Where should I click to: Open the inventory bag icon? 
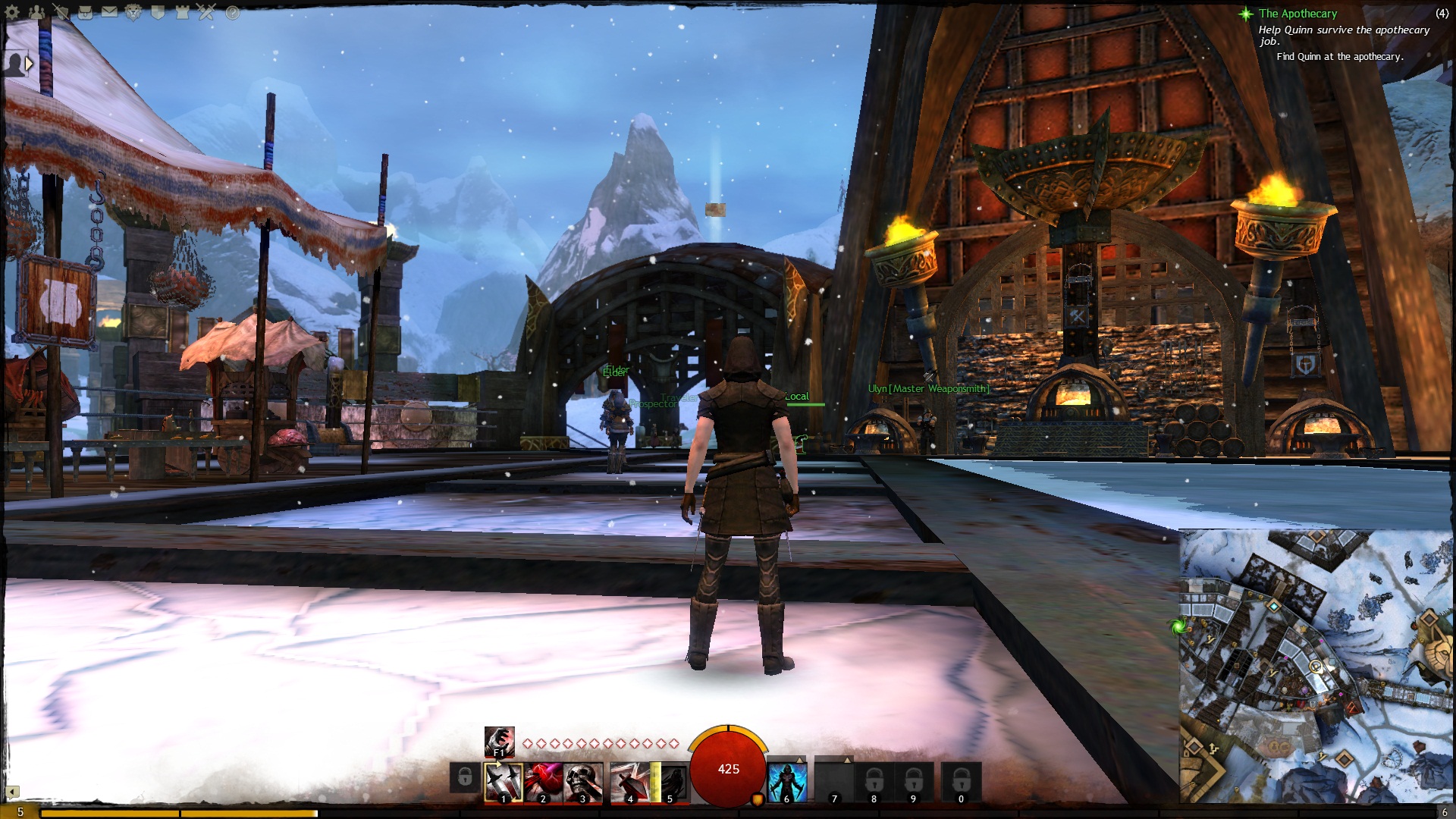pyautogui.click(x=85, y=12)
